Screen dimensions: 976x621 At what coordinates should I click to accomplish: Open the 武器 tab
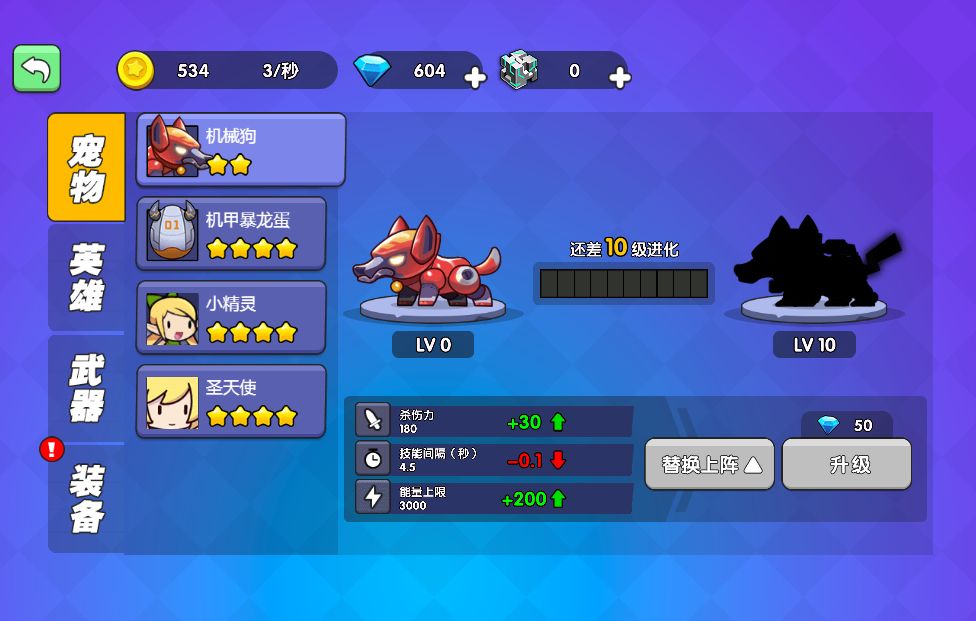(x=86, y=387)
